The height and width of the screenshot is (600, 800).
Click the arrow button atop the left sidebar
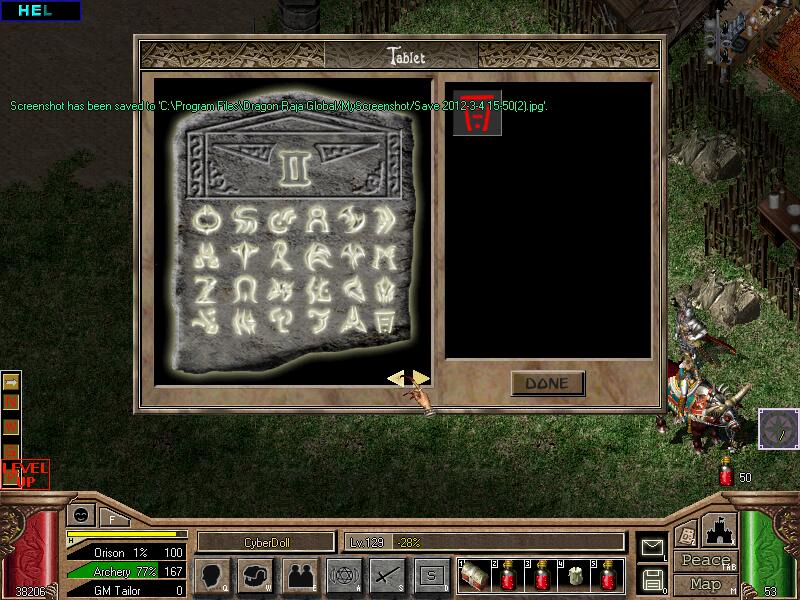tap(11, 381)
